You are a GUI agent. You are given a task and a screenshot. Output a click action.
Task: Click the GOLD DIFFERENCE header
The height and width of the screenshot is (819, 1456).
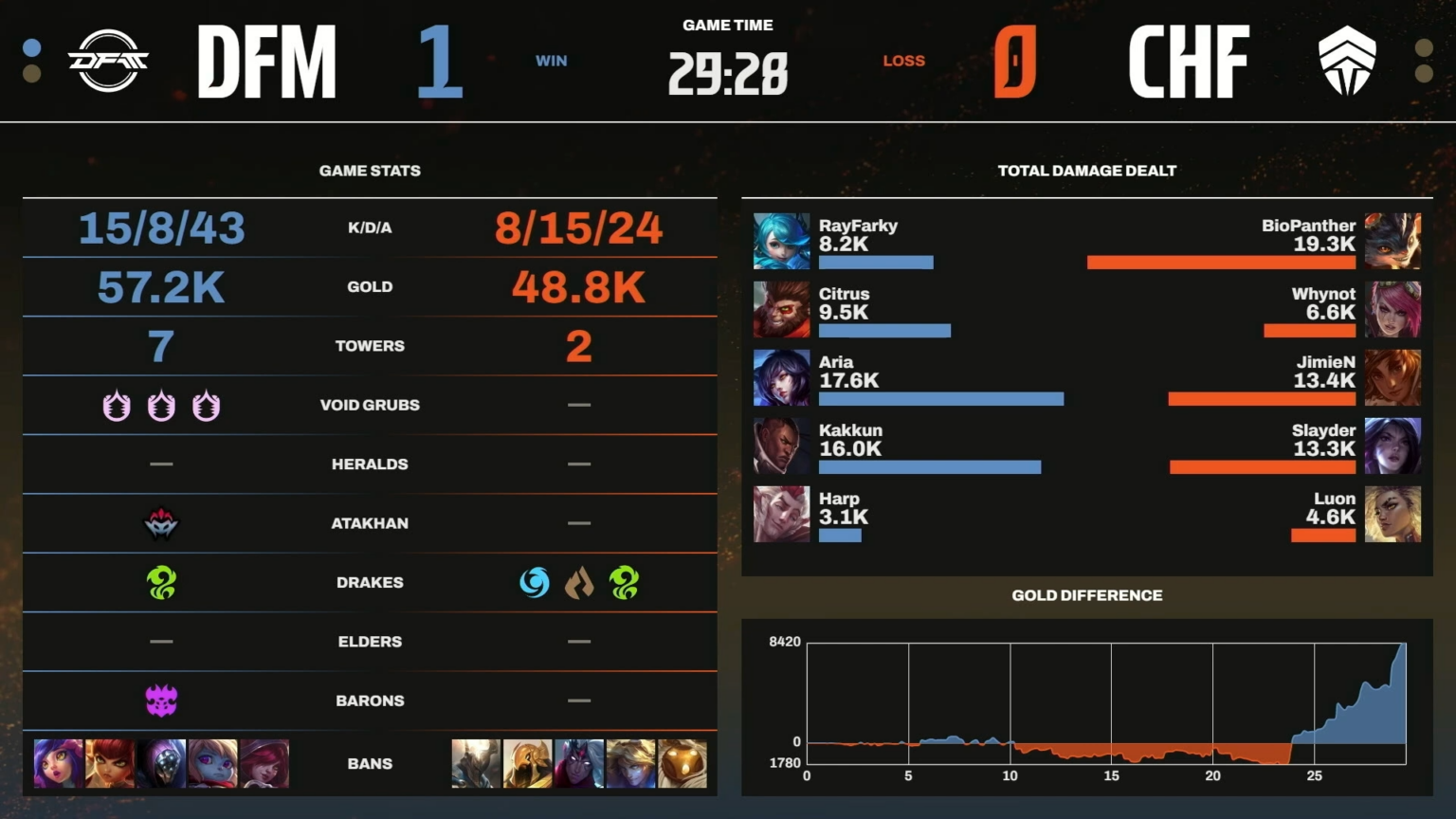(1086, 595)
